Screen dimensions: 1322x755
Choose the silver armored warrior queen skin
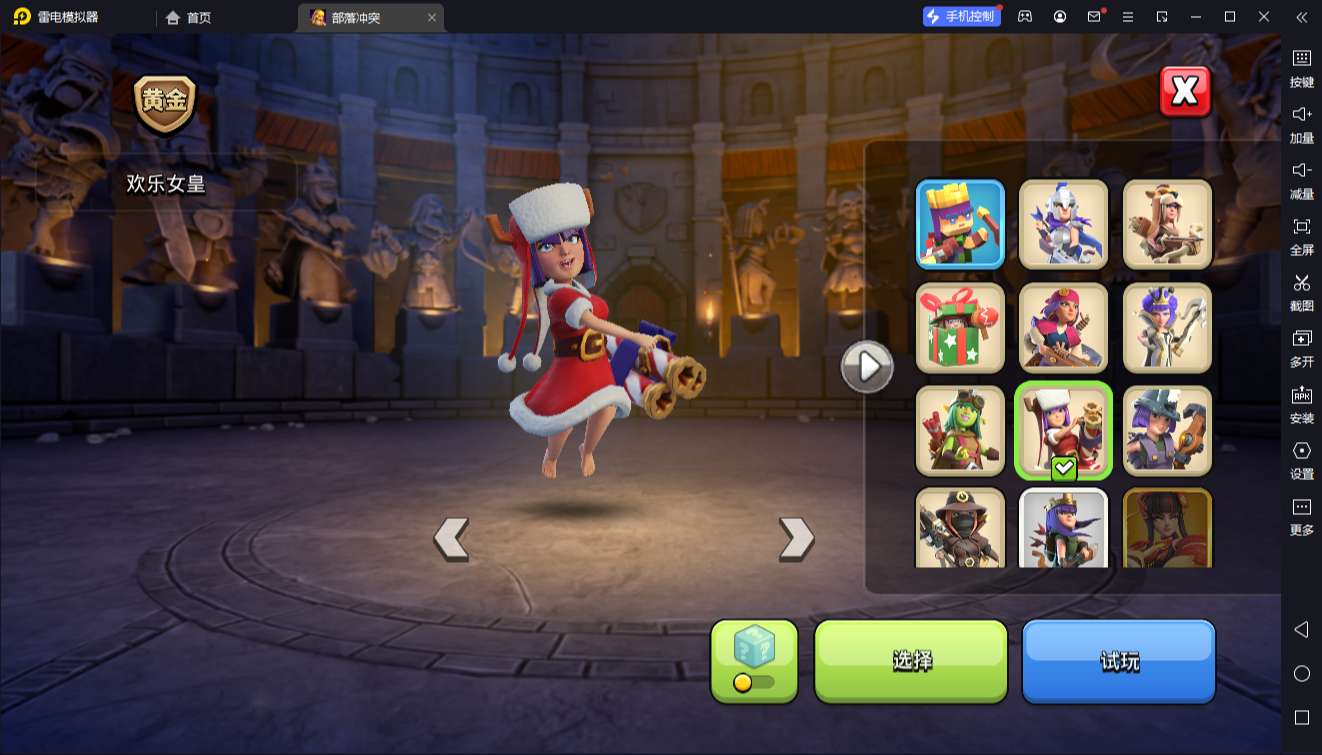pyautogui.click(x=1063, y=224)
